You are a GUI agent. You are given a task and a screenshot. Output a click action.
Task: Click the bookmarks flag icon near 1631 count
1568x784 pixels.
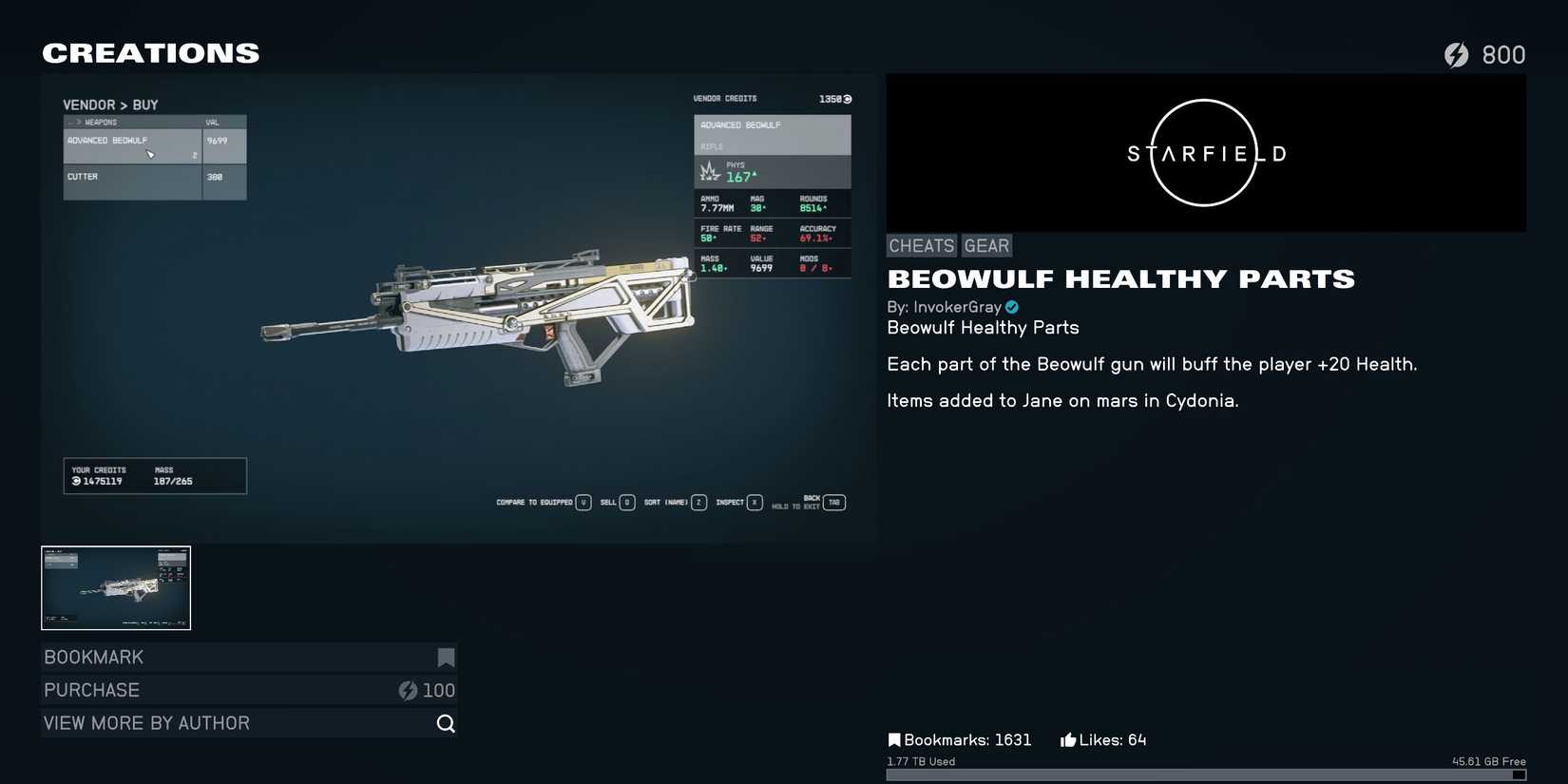click(893, 738)
